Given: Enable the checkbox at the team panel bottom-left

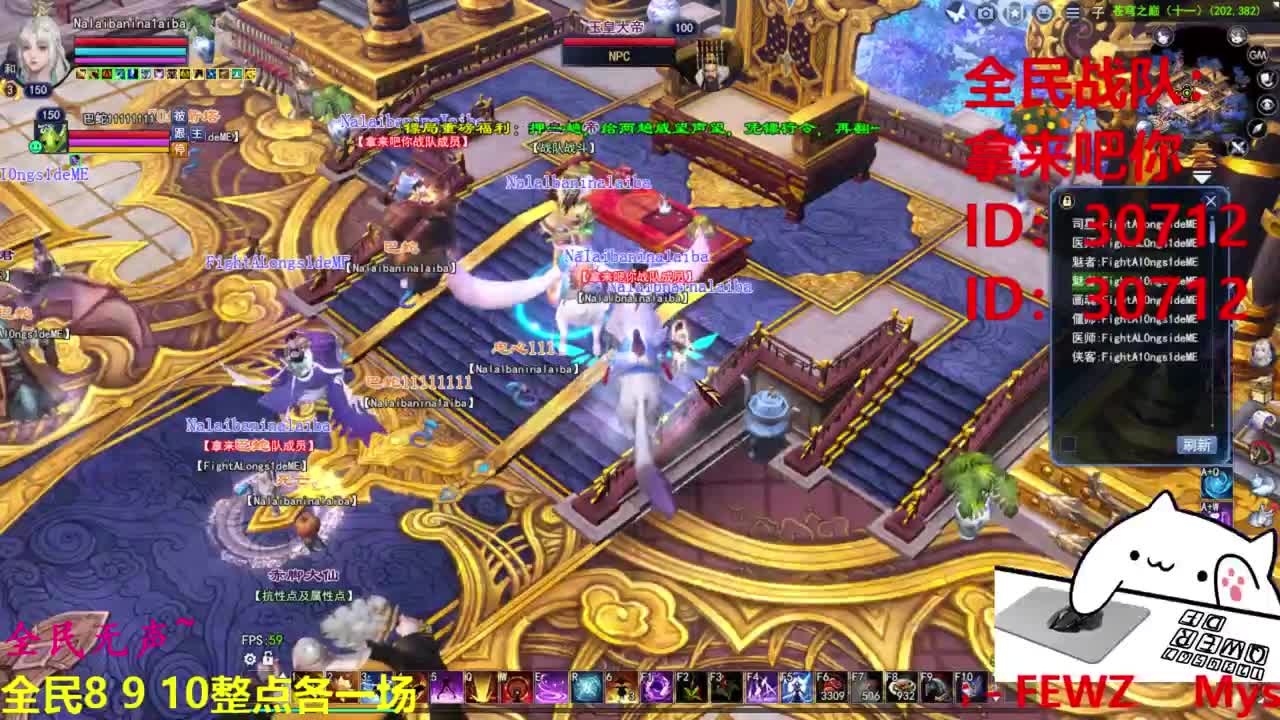Looking at the screenshot, I should coord(1068,443).
